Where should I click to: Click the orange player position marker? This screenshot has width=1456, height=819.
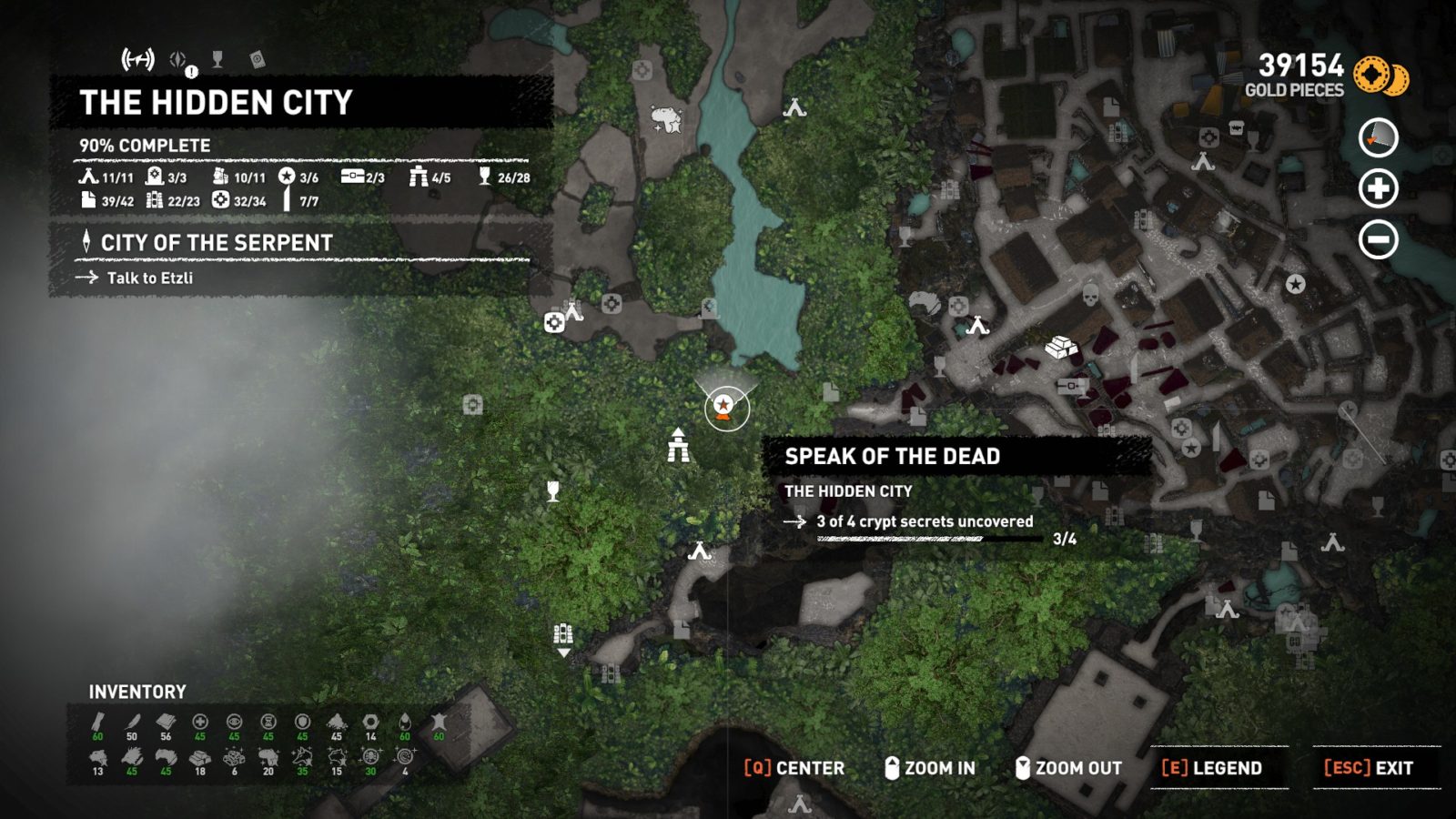723,408
